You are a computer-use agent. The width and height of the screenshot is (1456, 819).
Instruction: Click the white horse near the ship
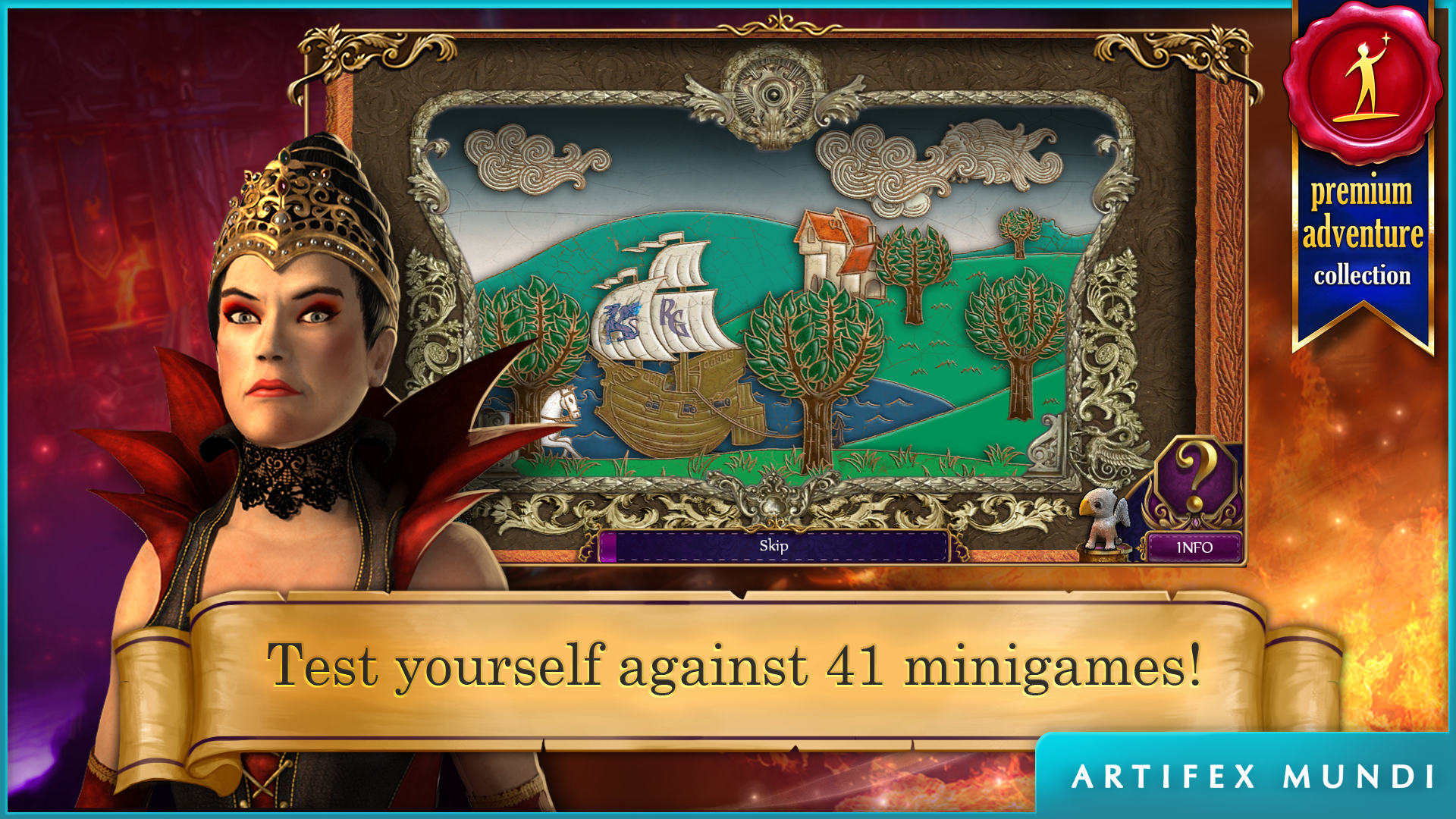tap(559, 413)
